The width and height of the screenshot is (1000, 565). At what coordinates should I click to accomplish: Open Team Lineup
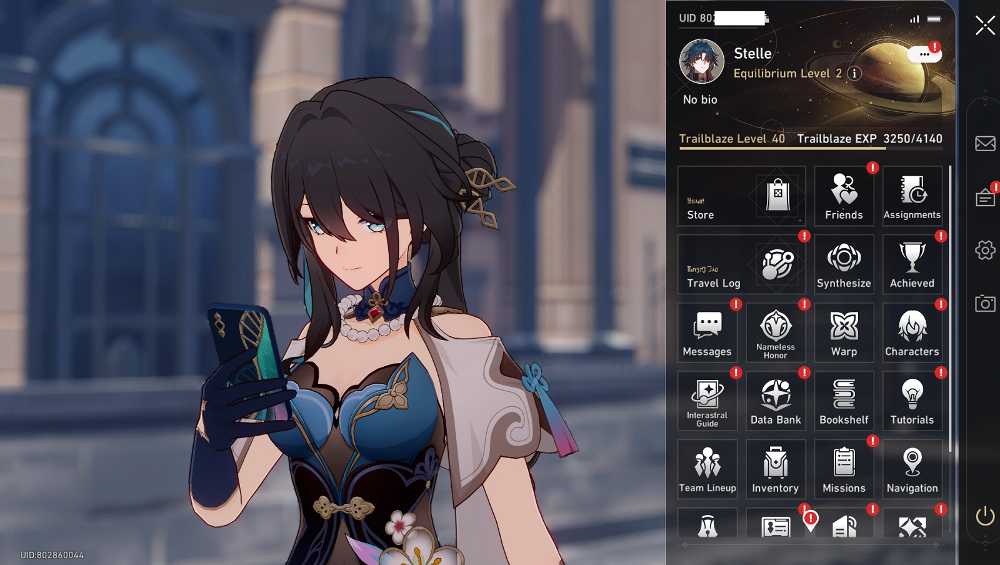tap(707, 469)
